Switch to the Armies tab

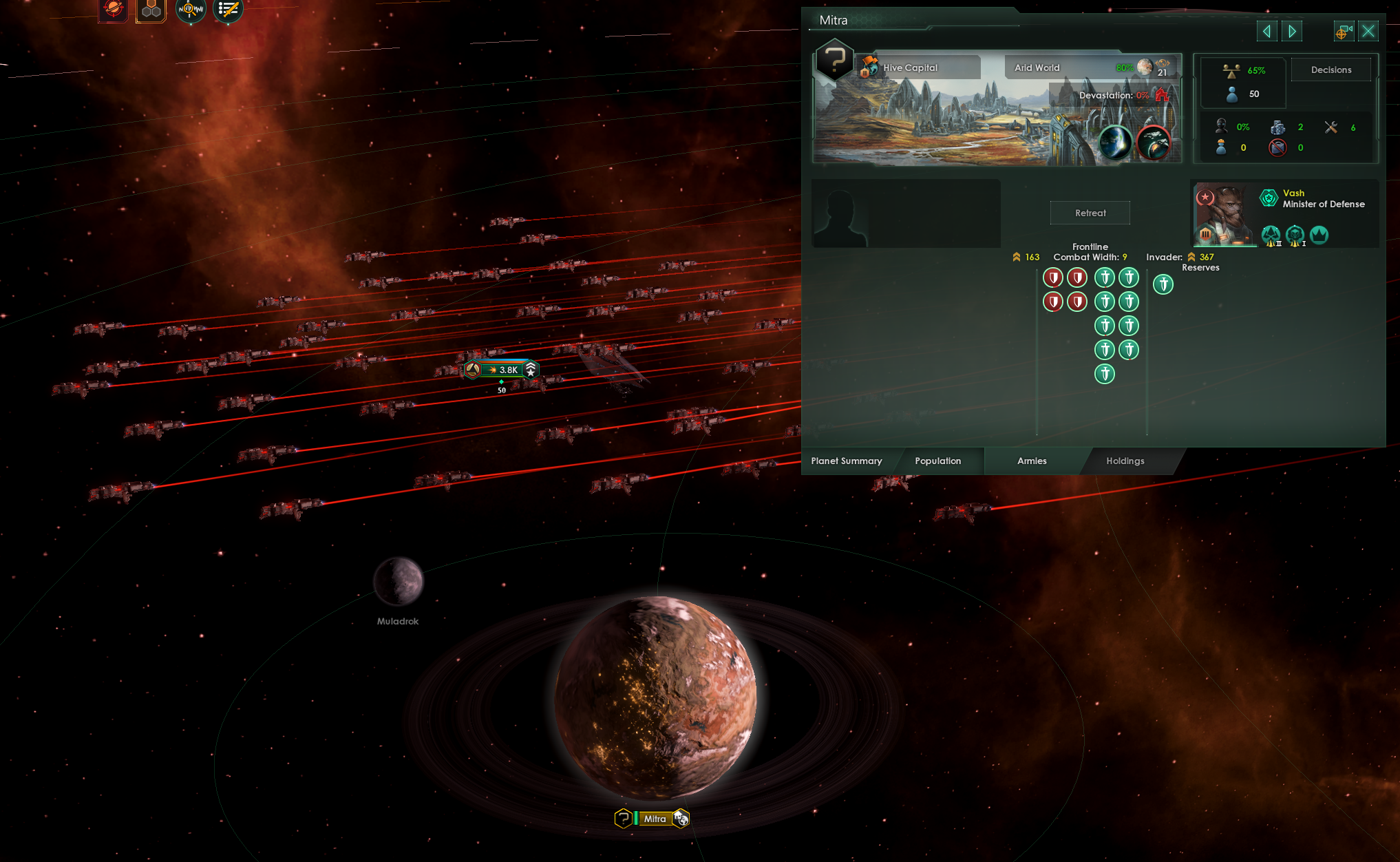pyautogui.click(x=1030, y=461)
